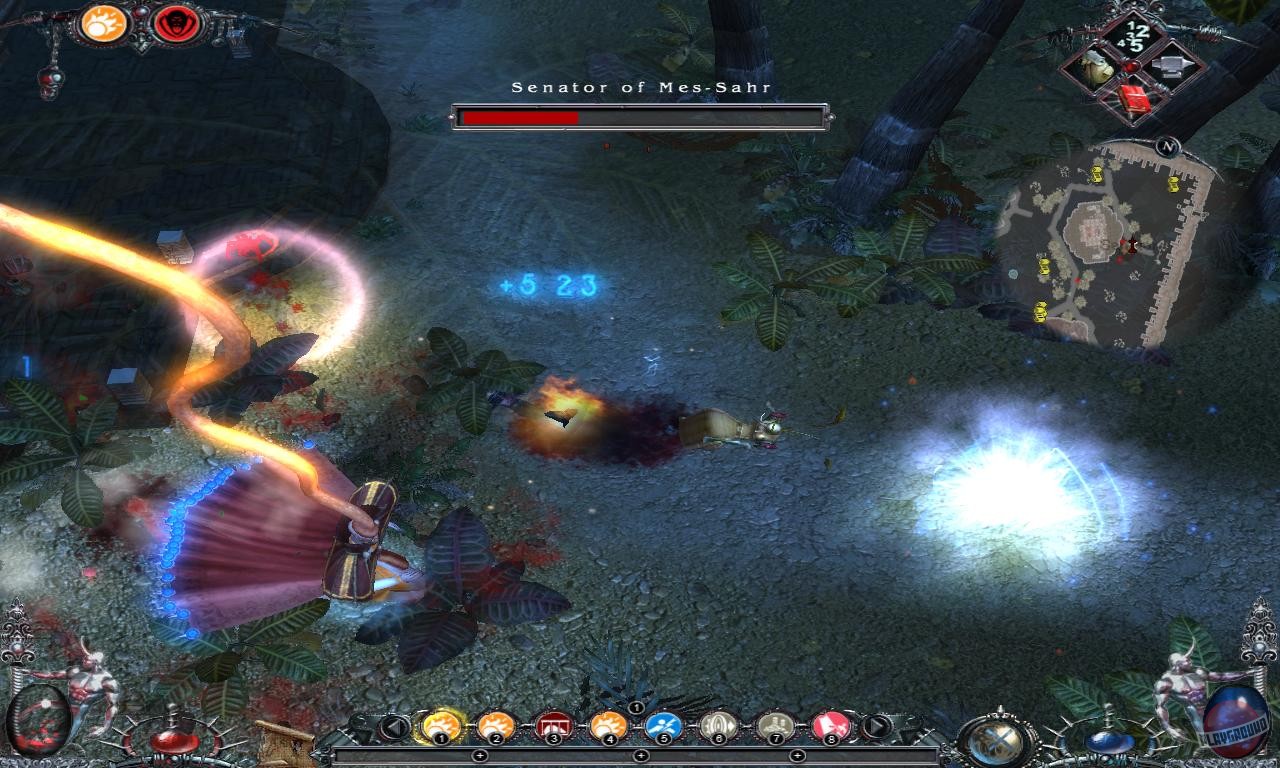
Task: Click the character head icon top right
Action: click(1099, 66)
